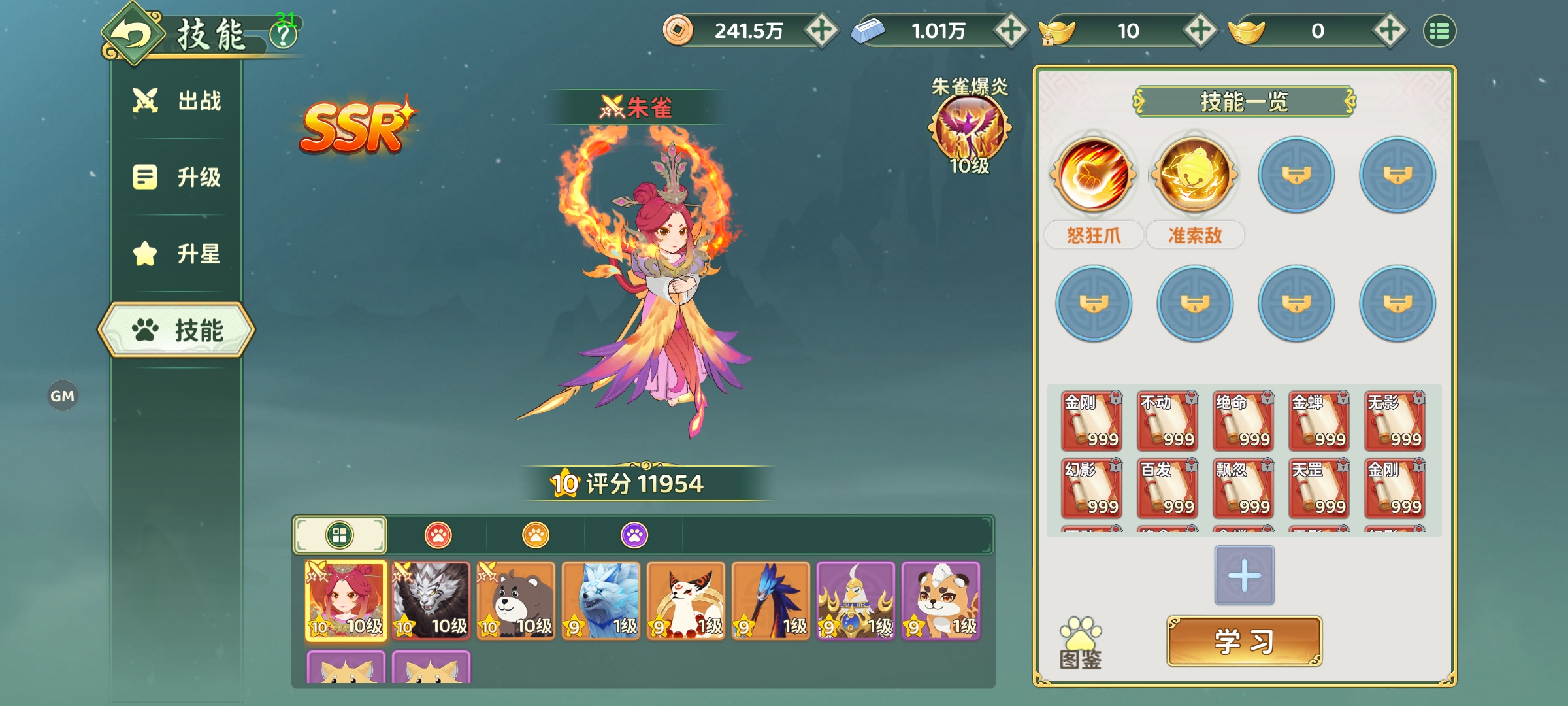
Task: Select the brown bear pet portrait
Action: [x=516, y=601]
